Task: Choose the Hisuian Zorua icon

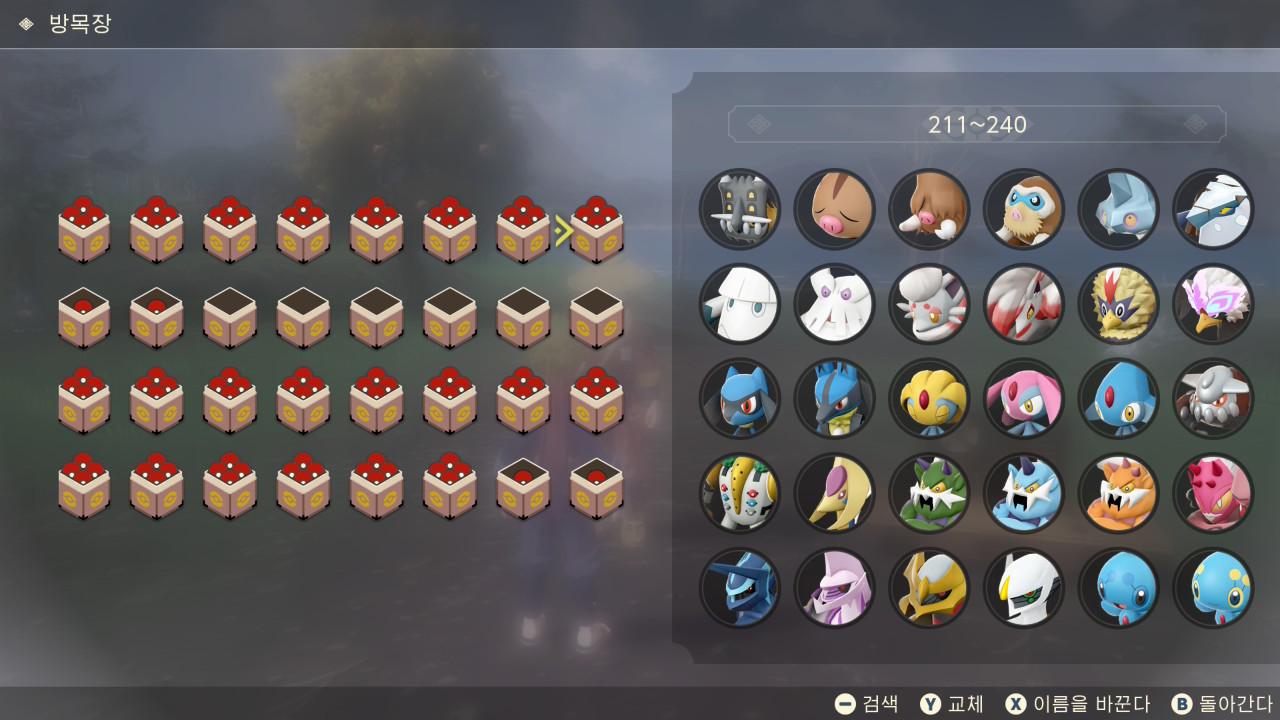Action: [x=929, y=304]
